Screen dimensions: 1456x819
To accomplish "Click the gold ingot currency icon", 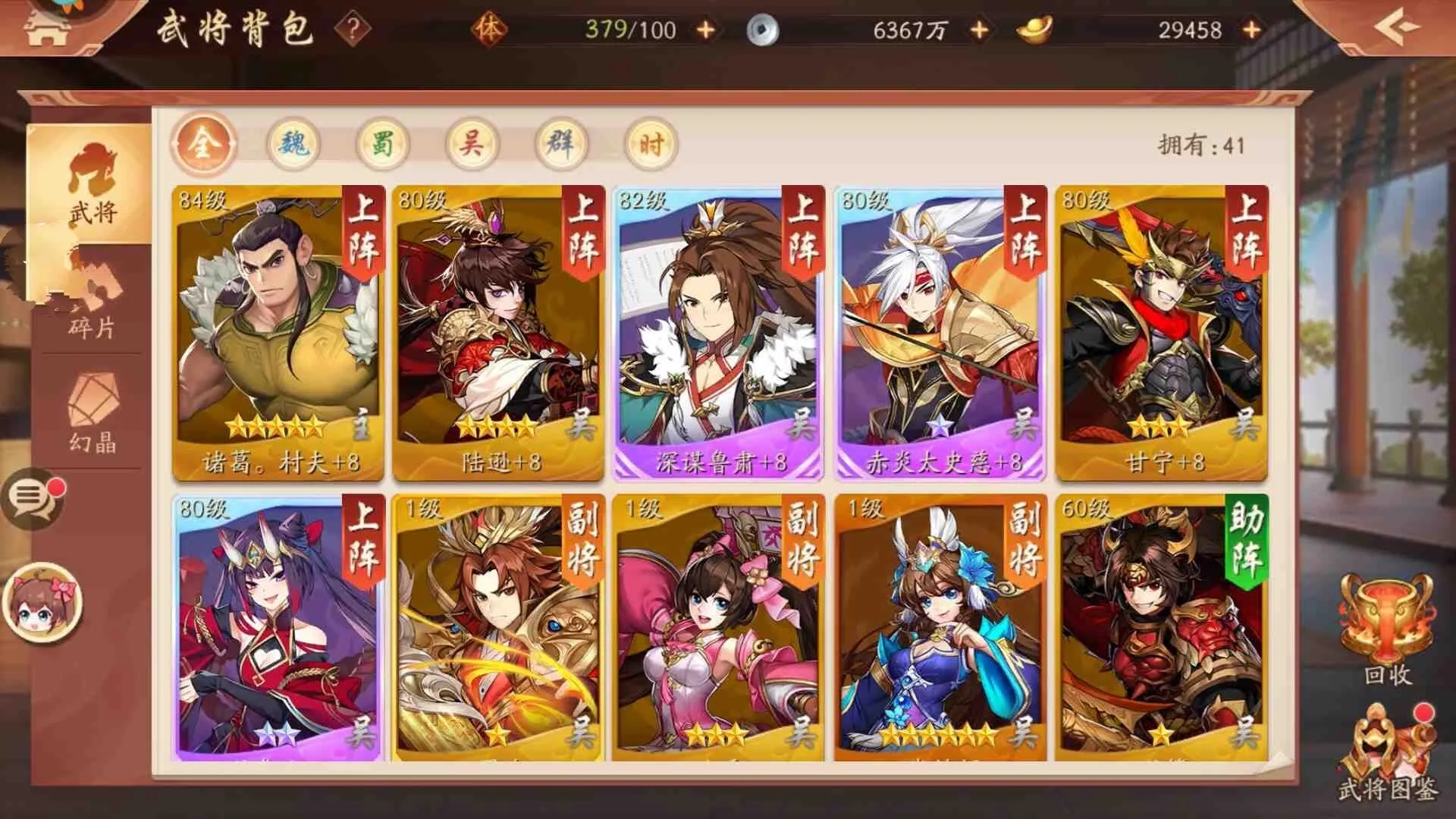I will pos(1036,28).
